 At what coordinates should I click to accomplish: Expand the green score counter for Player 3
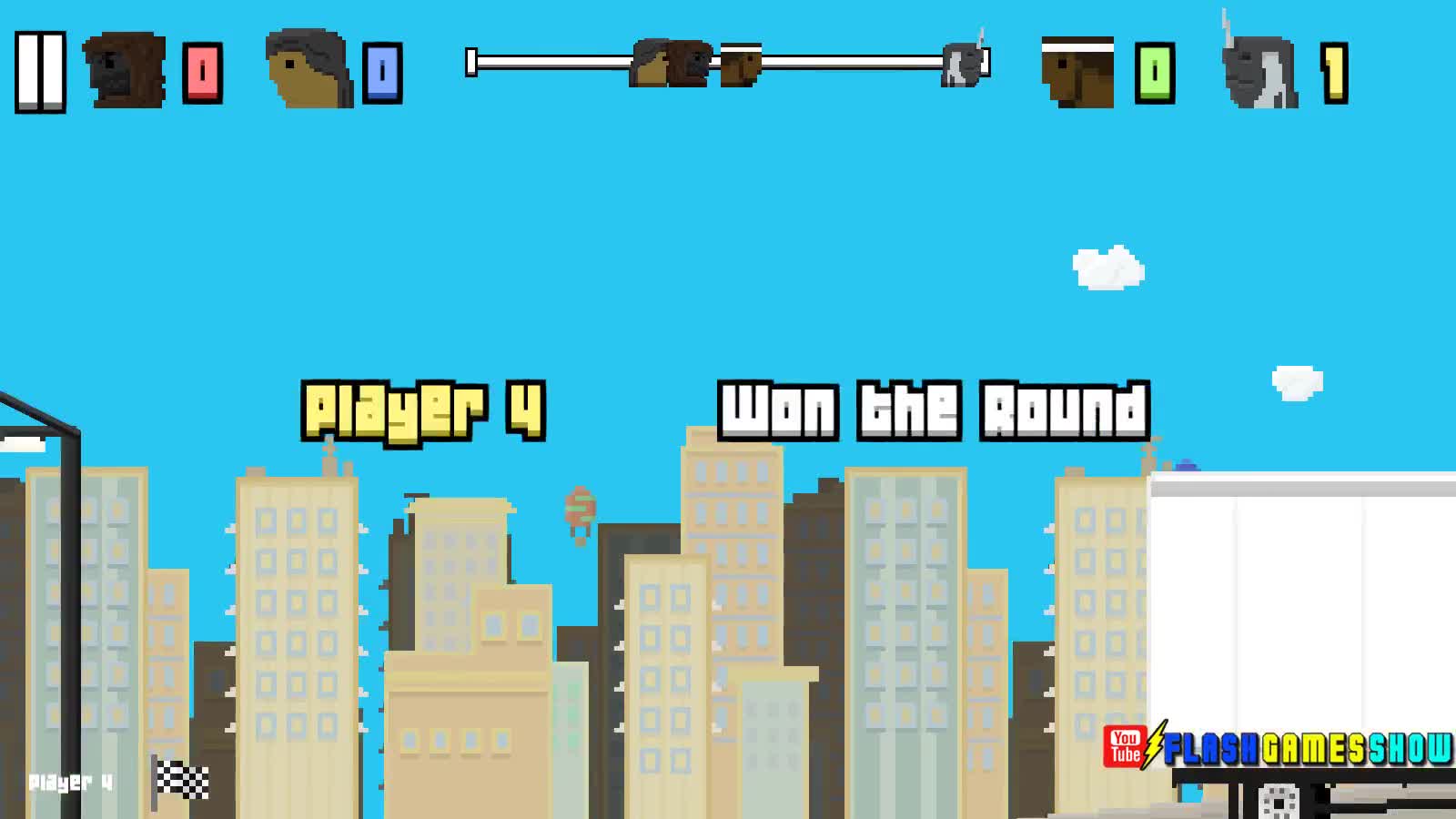[x=1157, y=73]
